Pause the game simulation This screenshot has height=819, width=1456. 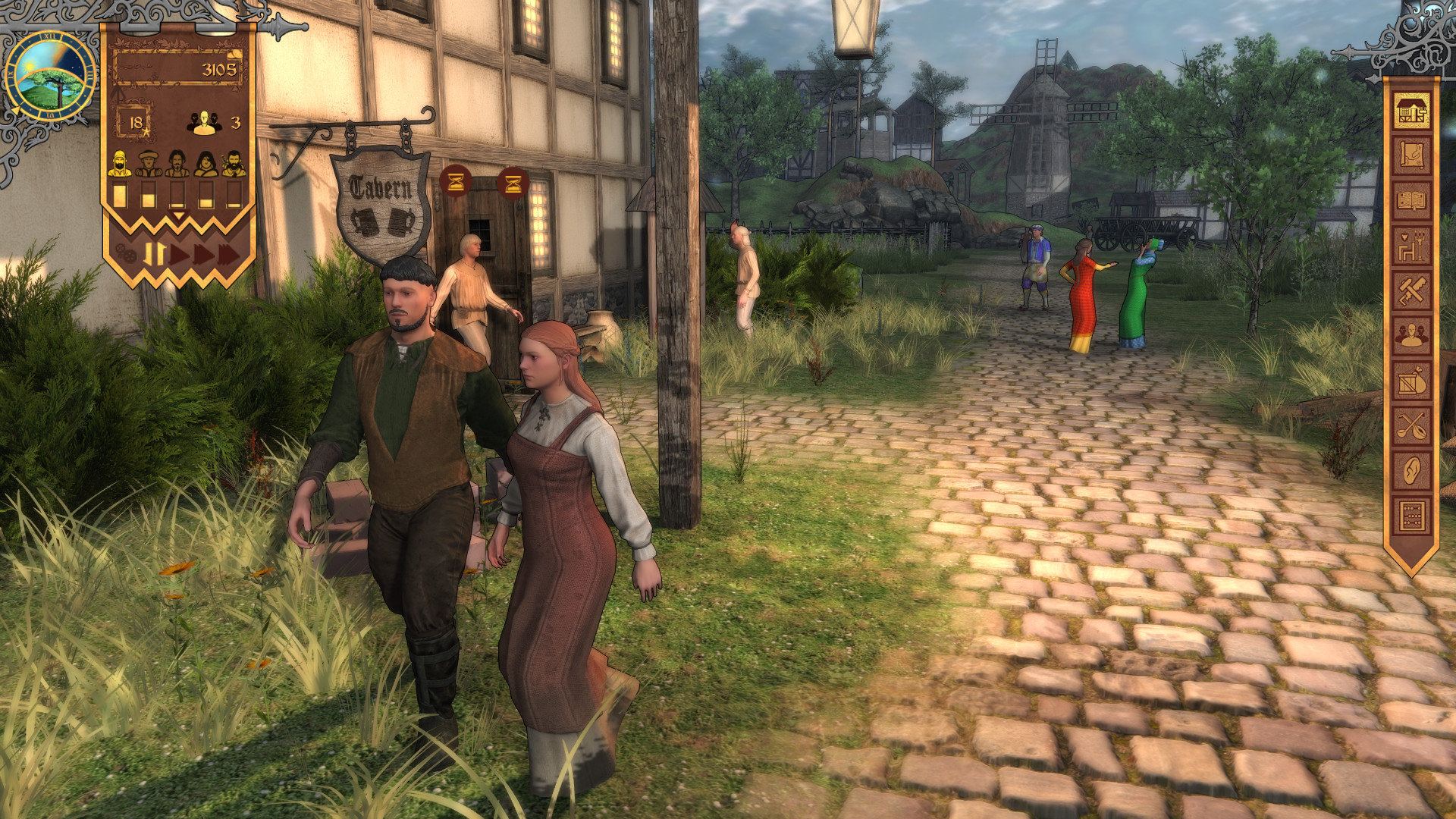pyautogui.click(x=154, y=253)
